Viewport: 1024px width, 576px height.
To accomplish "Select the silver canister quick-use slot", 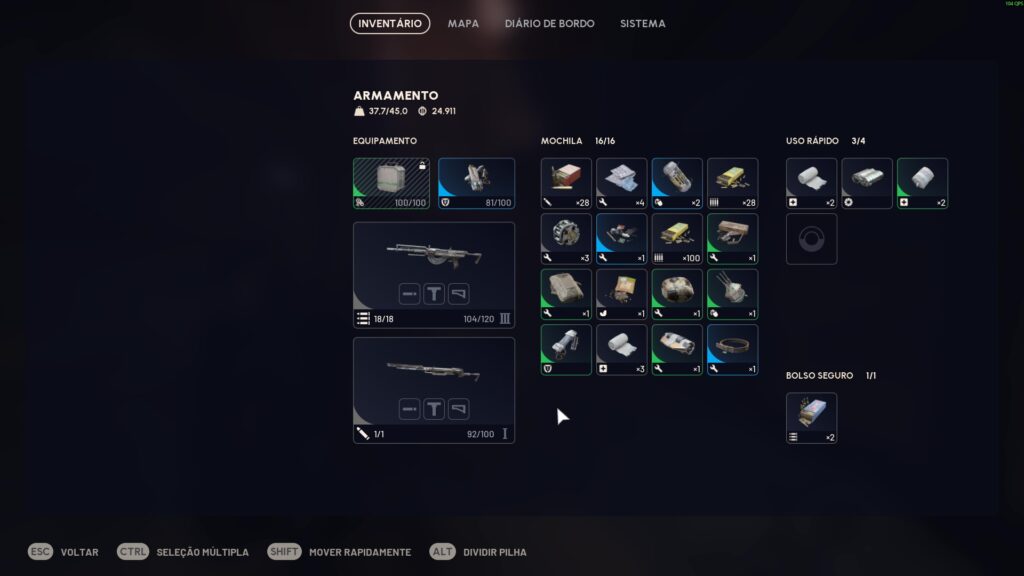I will [867, 183].
